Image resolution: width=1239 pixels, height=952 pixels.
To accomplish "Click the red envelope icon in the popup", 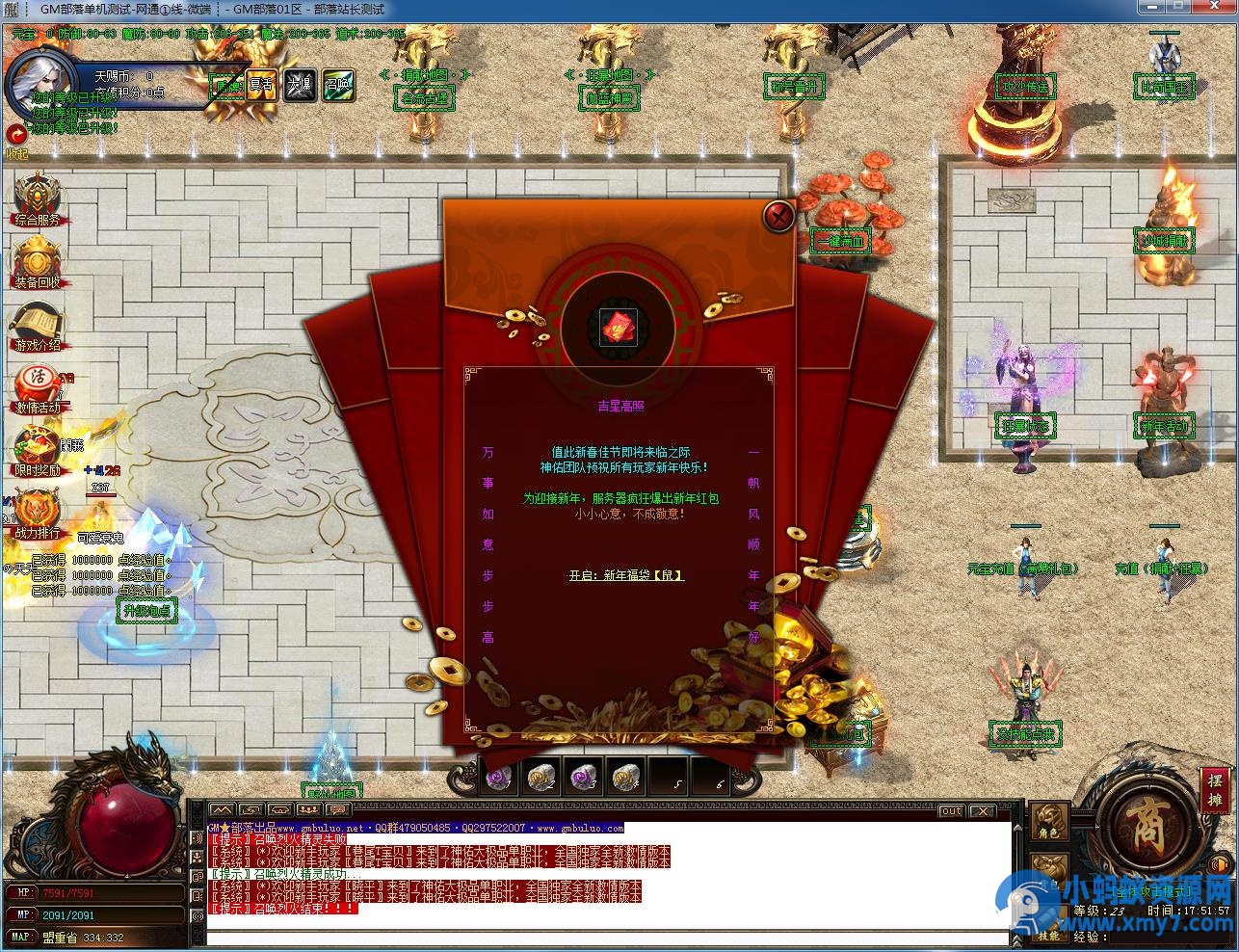I will pos(618,327).
